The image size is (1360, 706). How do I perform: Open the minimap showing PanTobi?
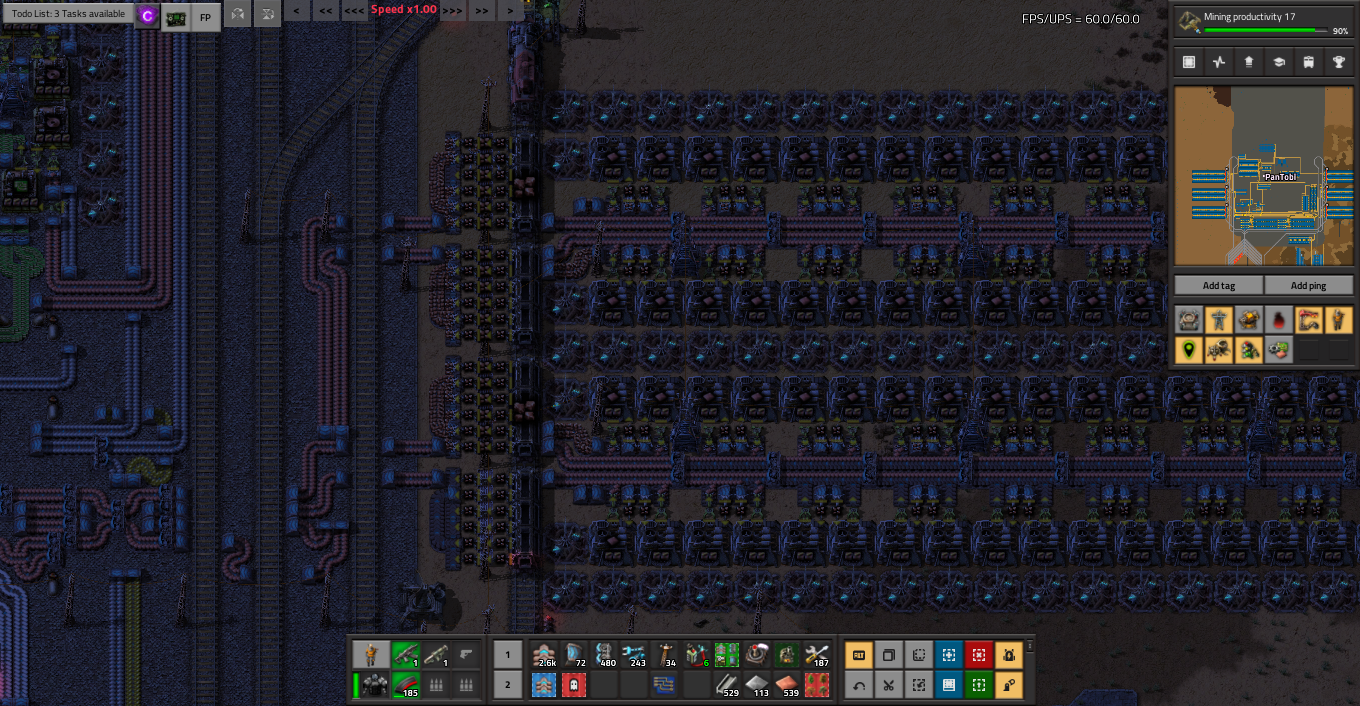(1263, 176)
